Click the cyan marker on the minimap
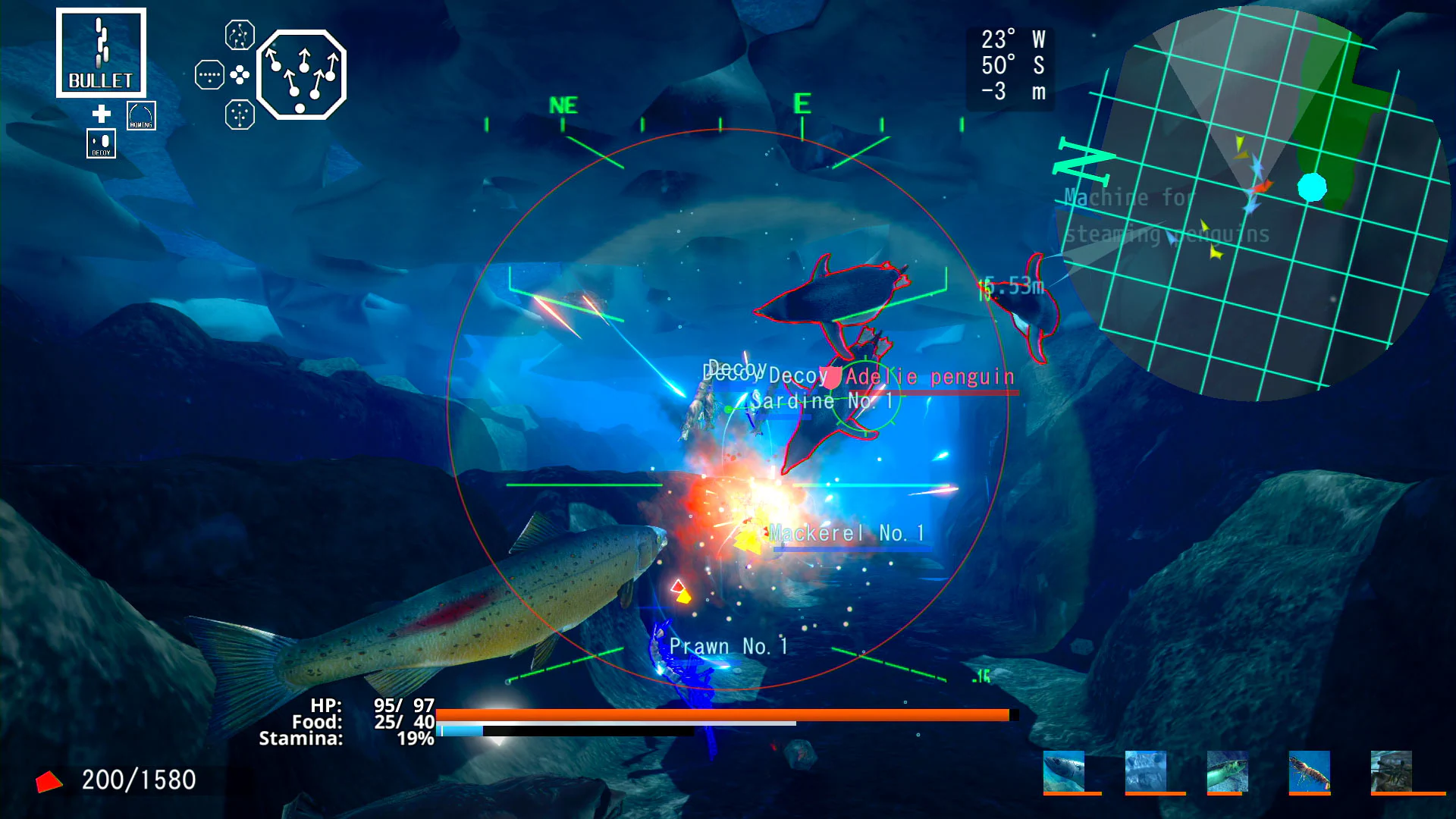 click(1314, 188)
